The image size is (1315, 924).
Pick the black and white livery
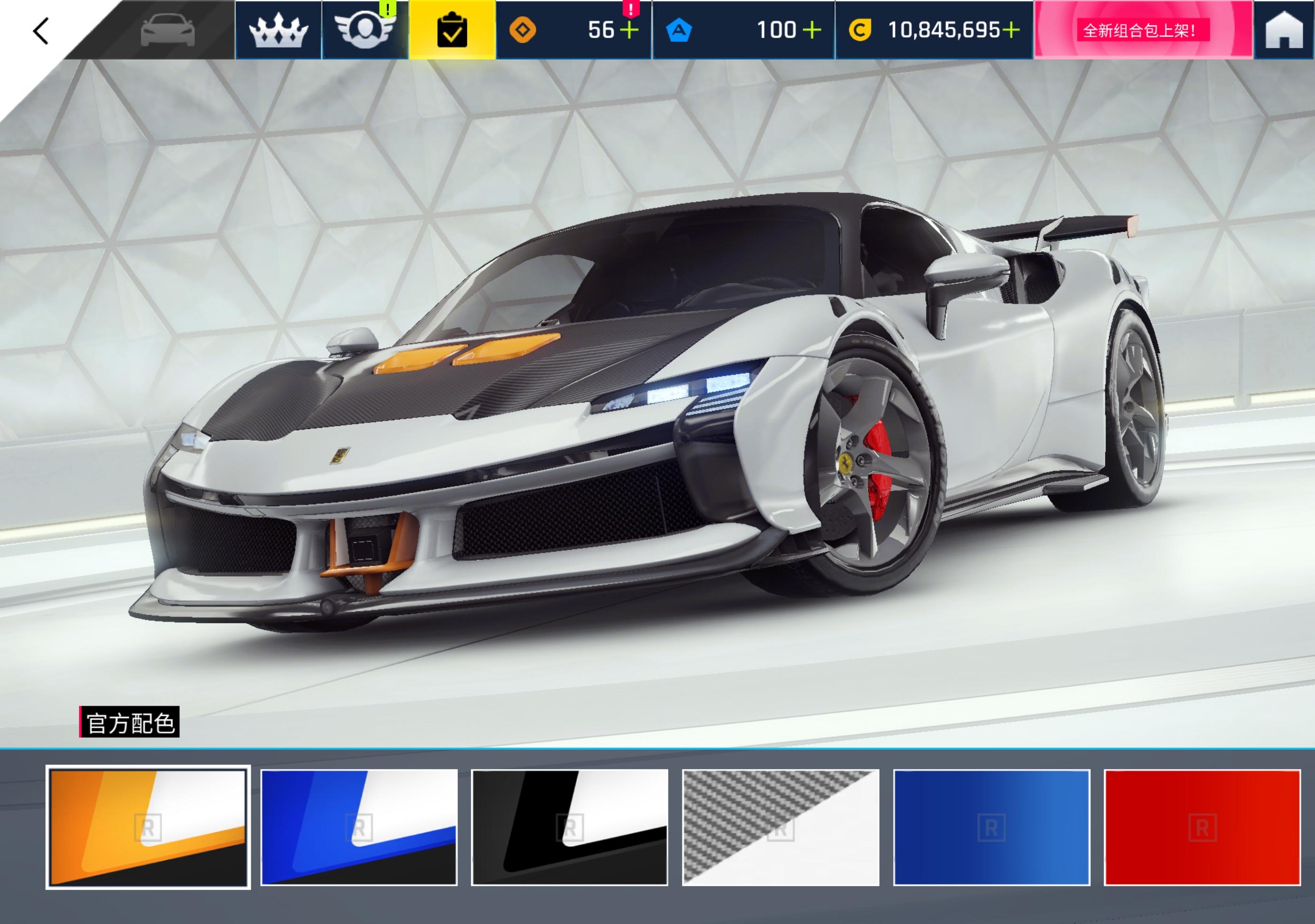coord(570,827)
